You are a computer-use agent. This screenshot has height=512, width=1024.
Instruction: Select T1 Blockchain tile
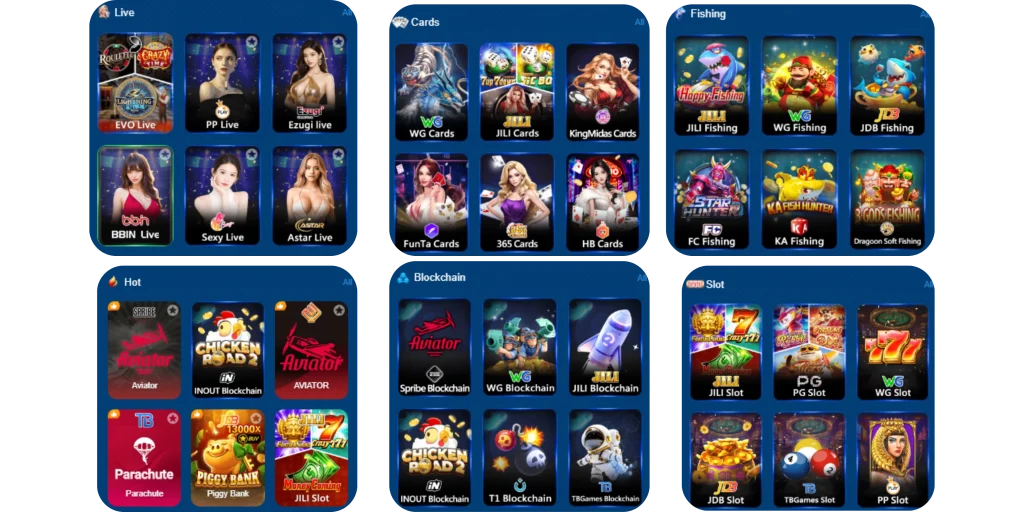pyautogui.click(x=519, y=456)
